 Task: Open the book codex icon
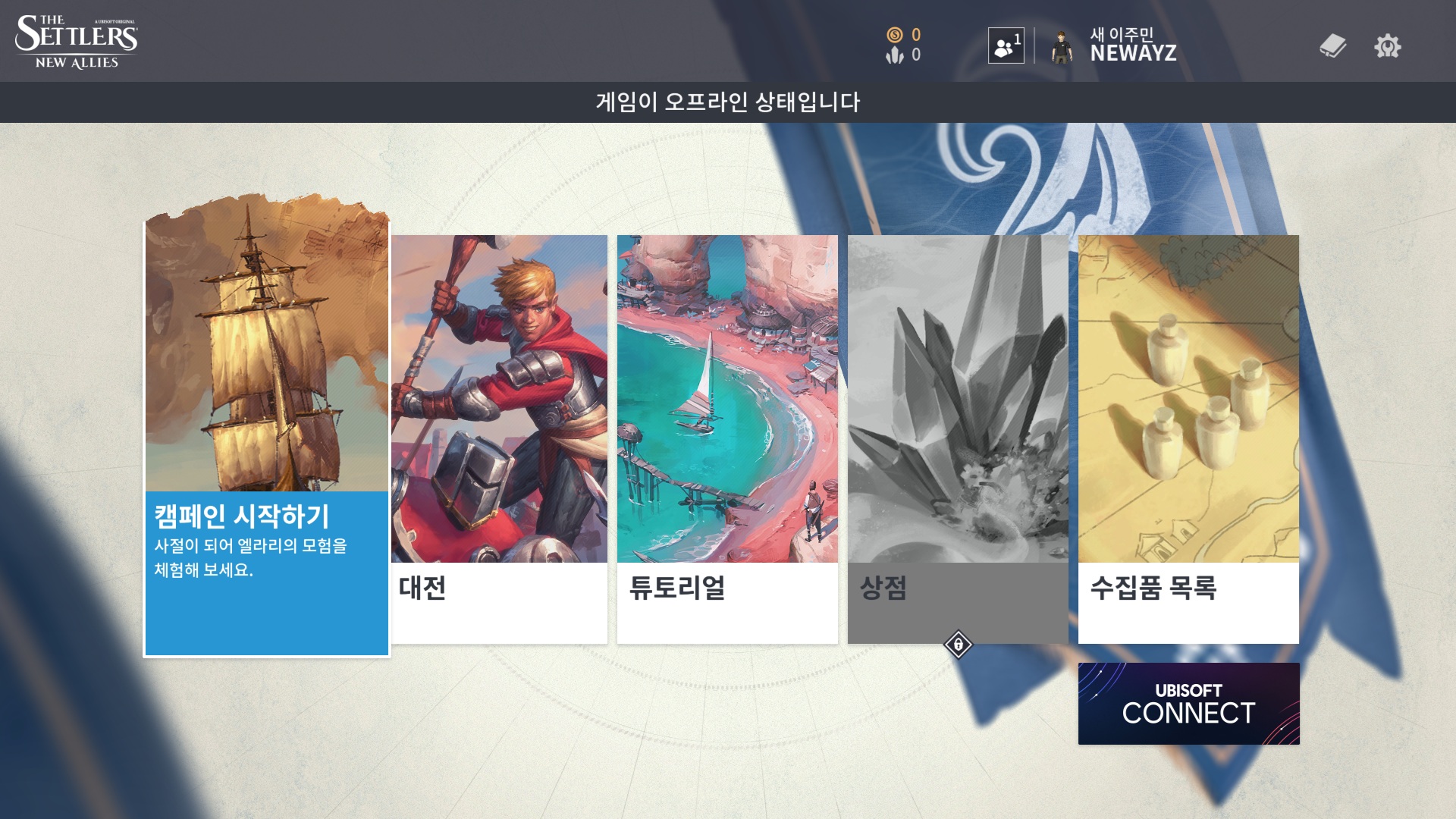tap(1332, 46)
